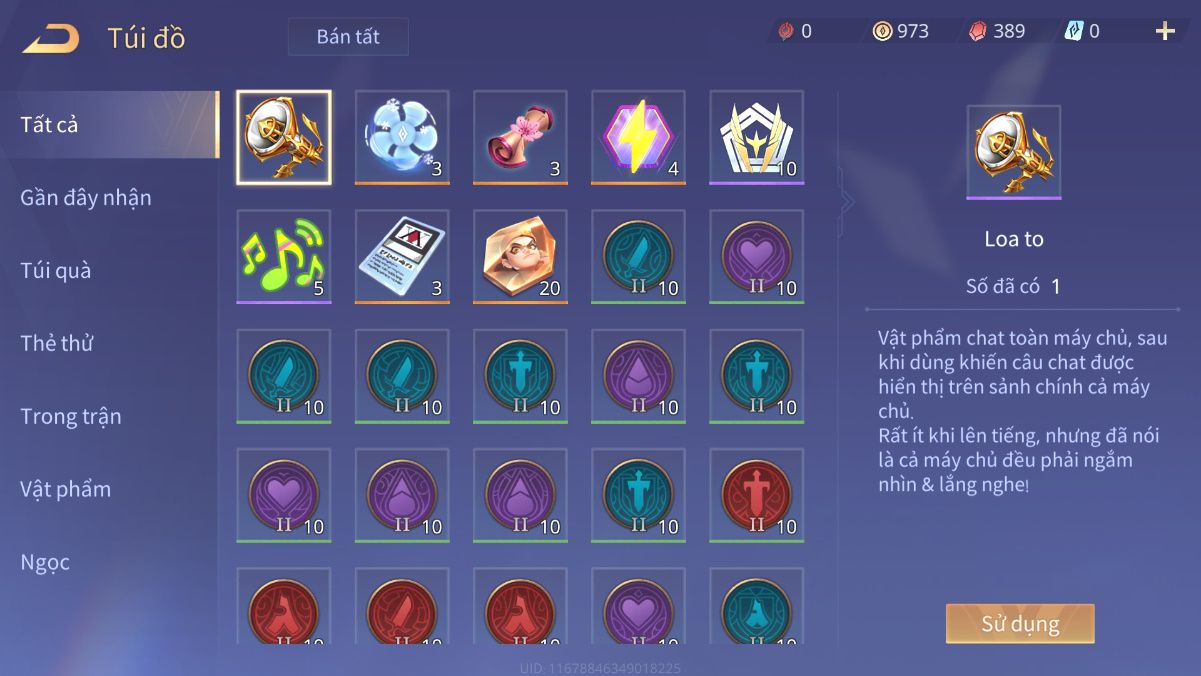Select the green music notes item
The height and width of the screenshot is (676, 1201).
pos(284,257)
